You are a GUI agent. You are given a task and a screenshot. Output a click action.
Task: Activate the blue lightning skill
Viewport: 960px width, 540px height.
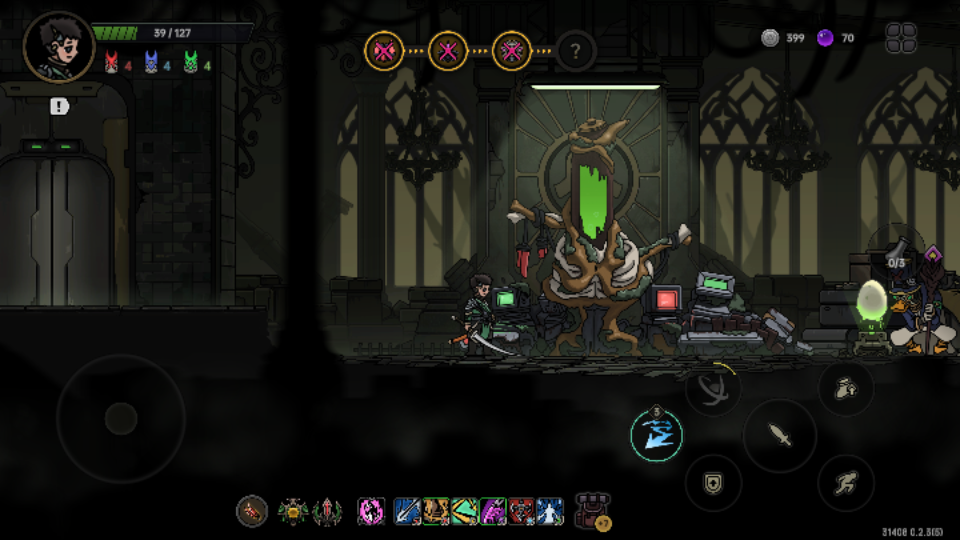point(656,436)
